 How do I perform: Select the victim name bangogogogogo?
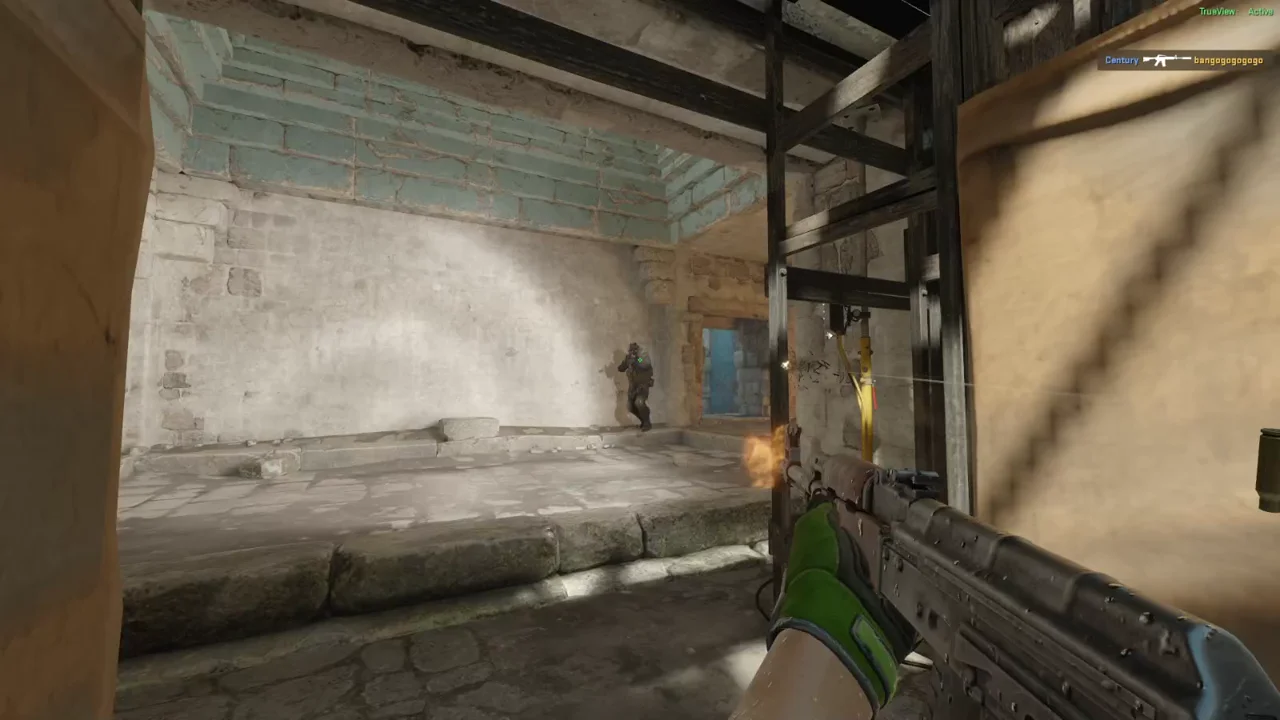coord(1227,60)
